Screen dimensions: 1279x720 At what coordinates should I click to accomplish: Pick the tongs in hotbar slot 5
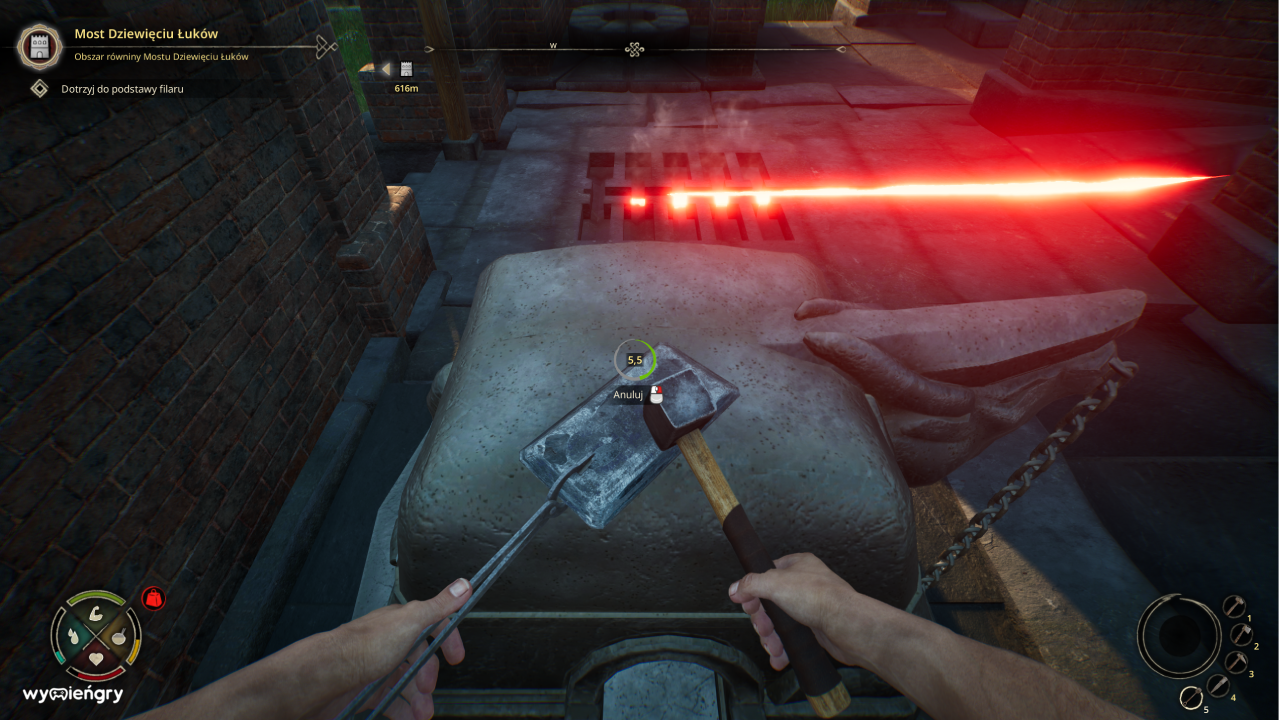point(1191,698)
